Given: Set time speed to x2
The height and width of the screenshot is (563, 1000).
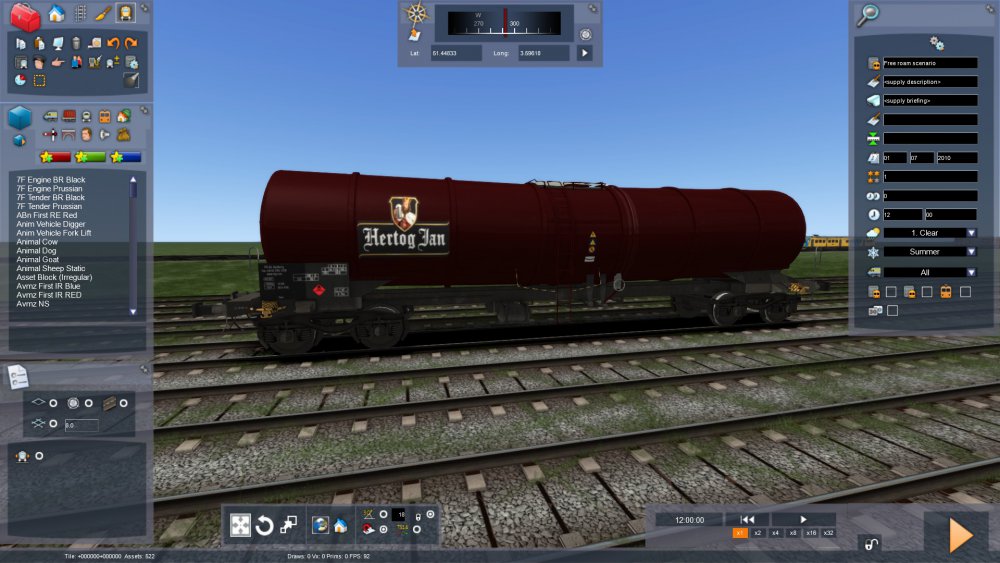Looking at the screenshot, I should [x=758, y=534].
